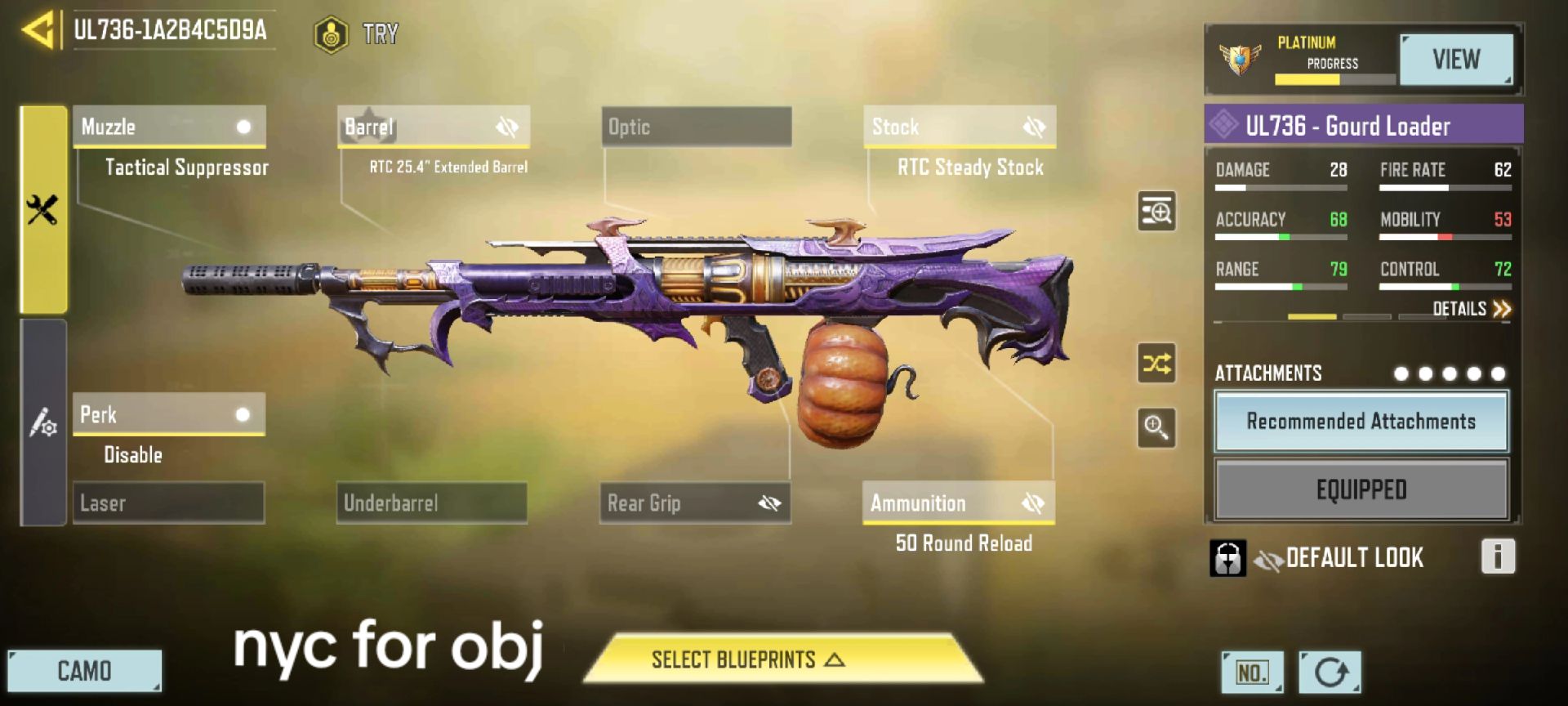The width and height of the screenshot is (1568, 706).
Task: Open Select Blueprints panel
Action: pyautogui.click(x=783, y=659)
